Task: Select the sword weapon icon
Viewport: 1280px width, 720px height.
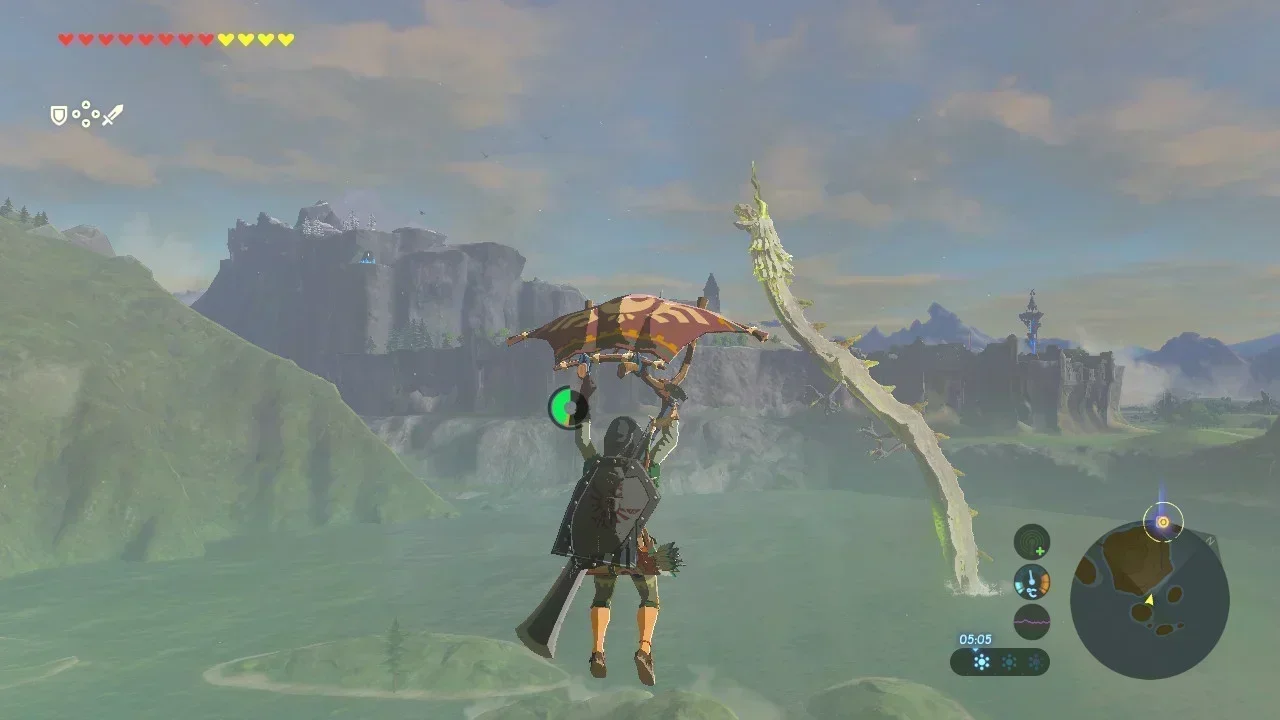Action: tap(112, 115)
